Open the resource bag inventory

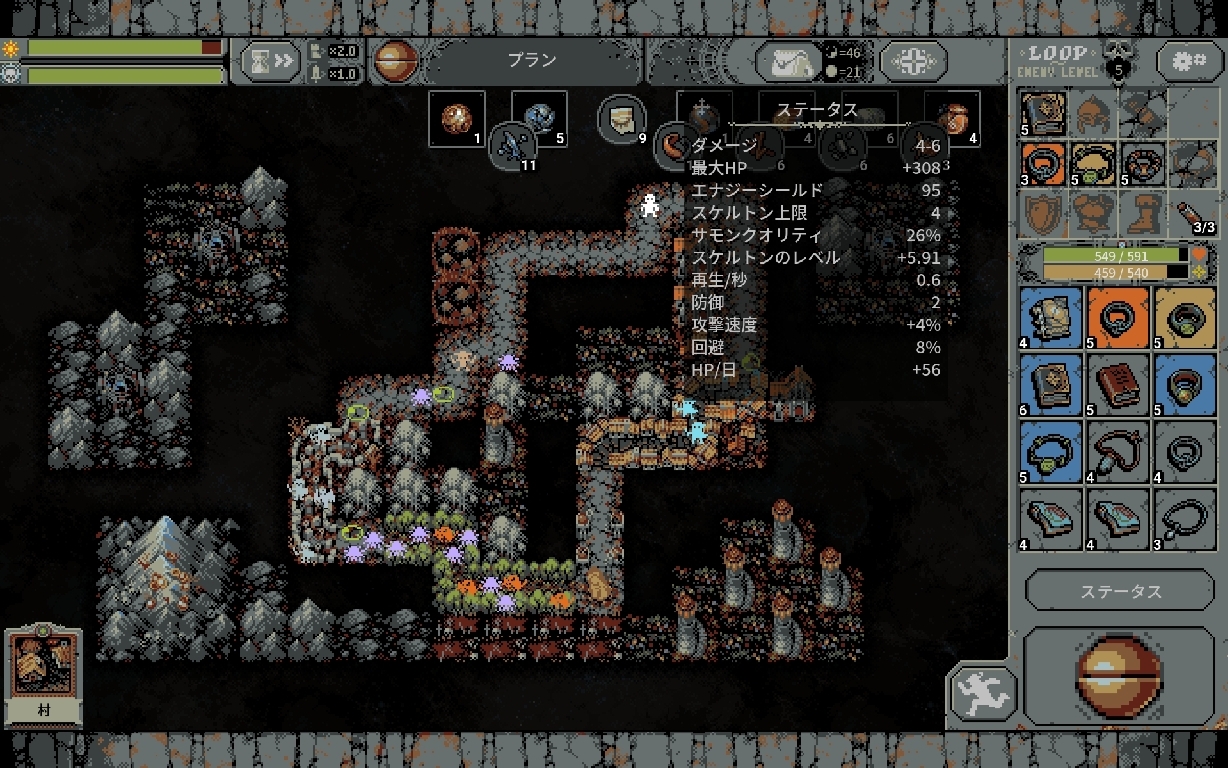(787, 62)
